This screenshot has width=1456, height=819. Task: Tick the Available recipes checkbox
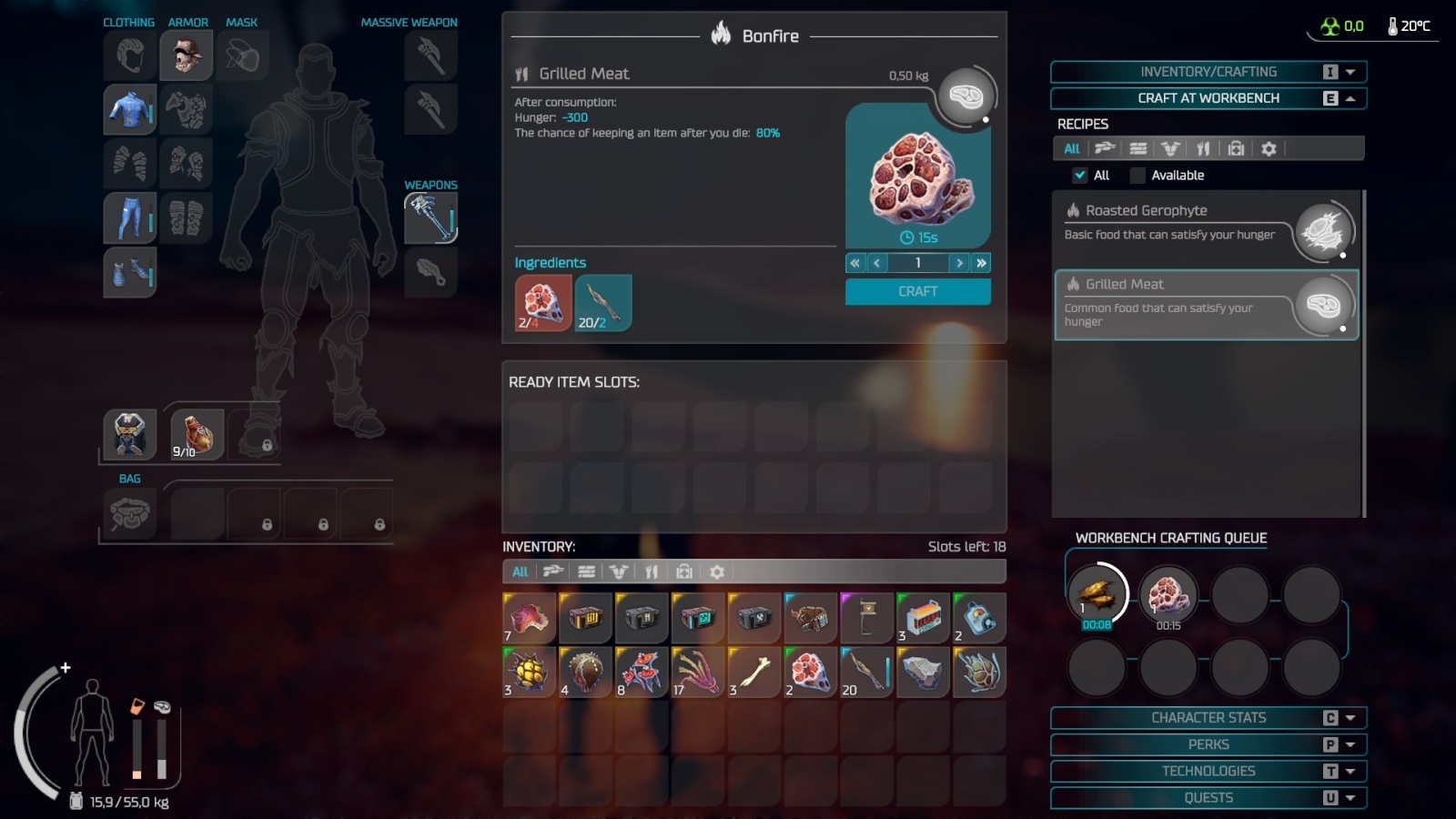1137,176
